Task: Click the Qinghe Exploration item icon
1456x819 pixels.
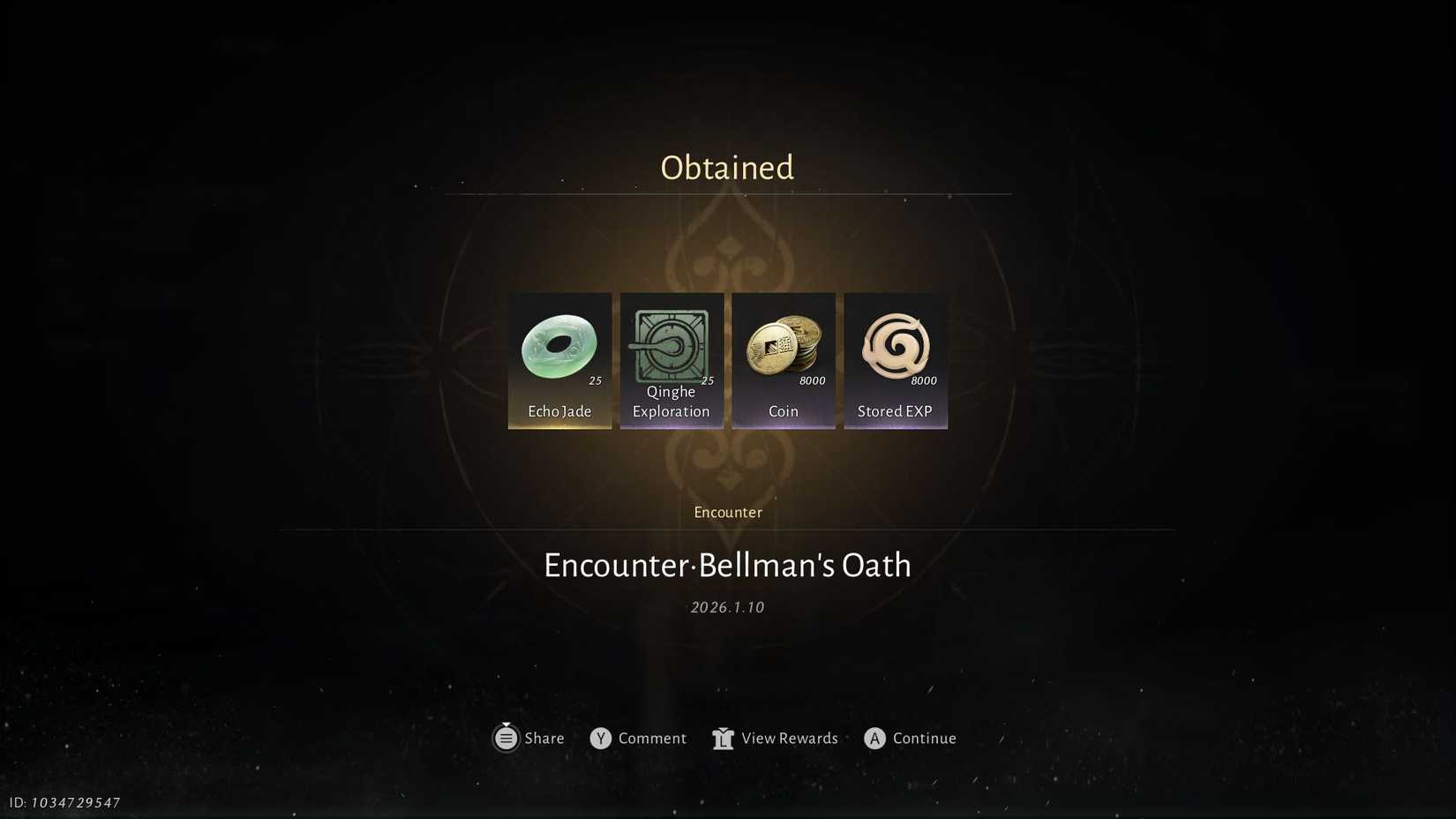Action: coord(672,346)
